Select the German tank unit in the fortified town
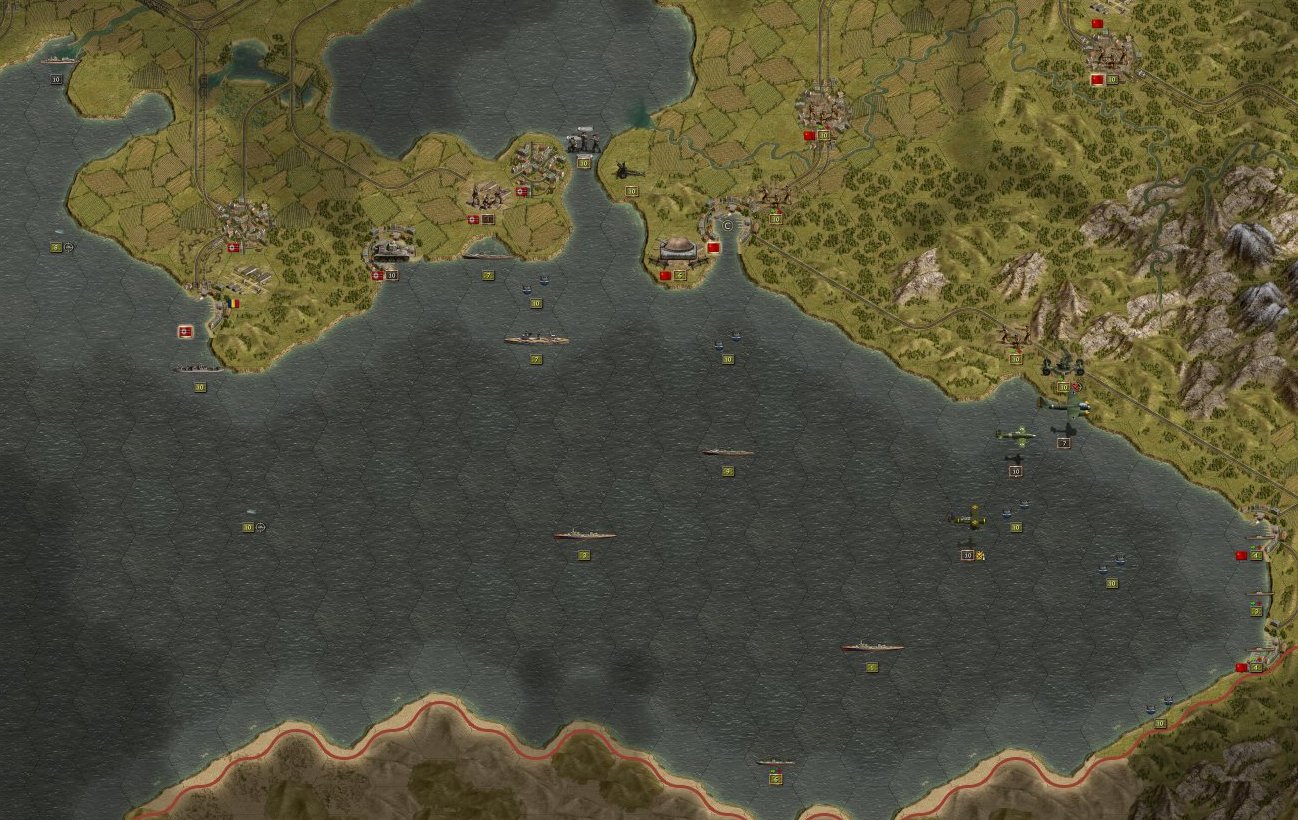 (x=391, y=247)
